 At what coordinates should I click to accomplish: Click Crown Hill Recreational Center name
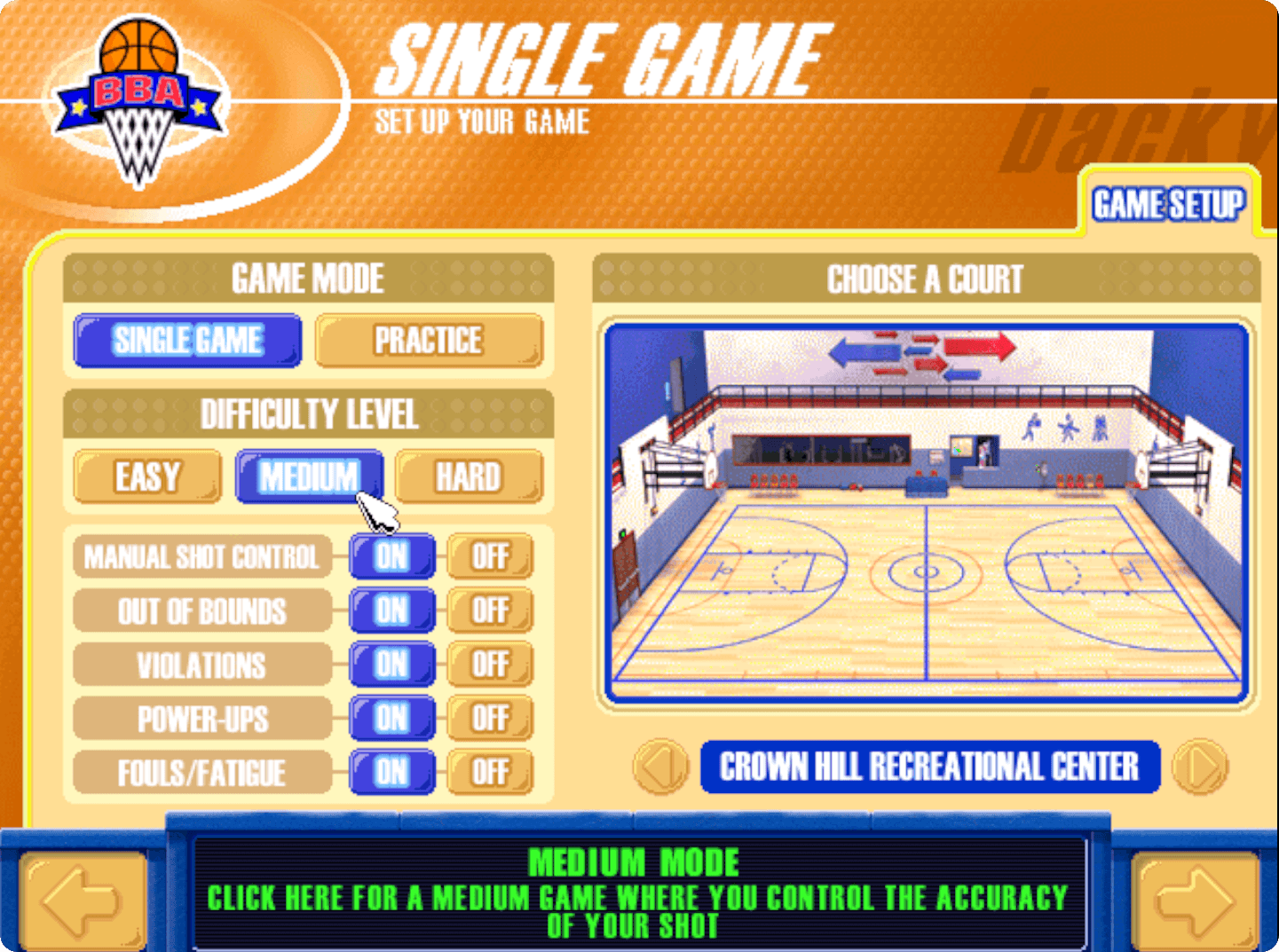coord(930,768)
